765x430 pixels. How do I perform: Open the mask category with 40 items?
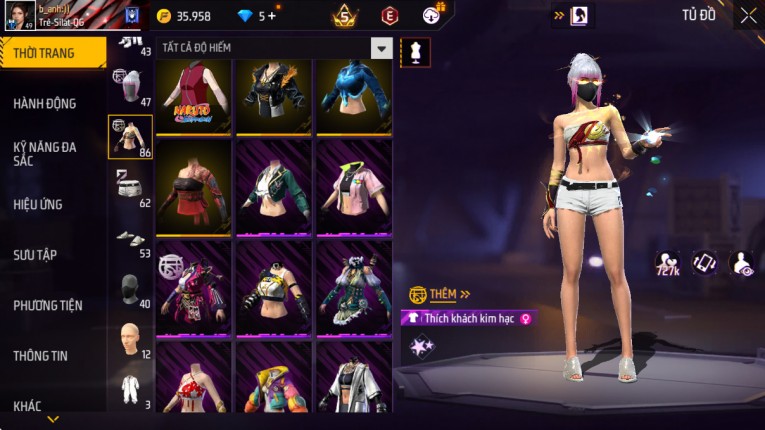[129, 288]
